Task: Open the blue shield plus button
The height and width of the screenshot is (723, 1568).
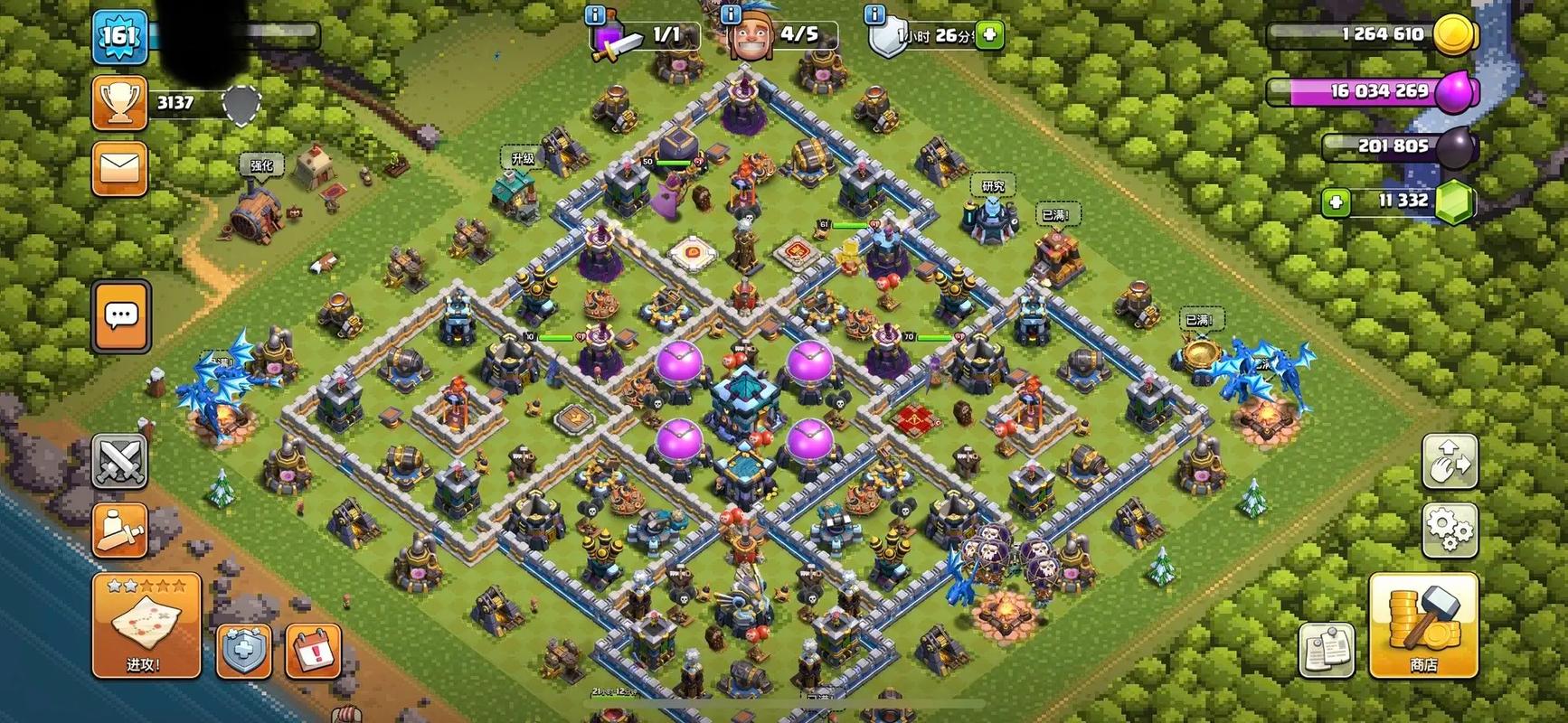Action: pyautogui.click(x=244, y=649)
